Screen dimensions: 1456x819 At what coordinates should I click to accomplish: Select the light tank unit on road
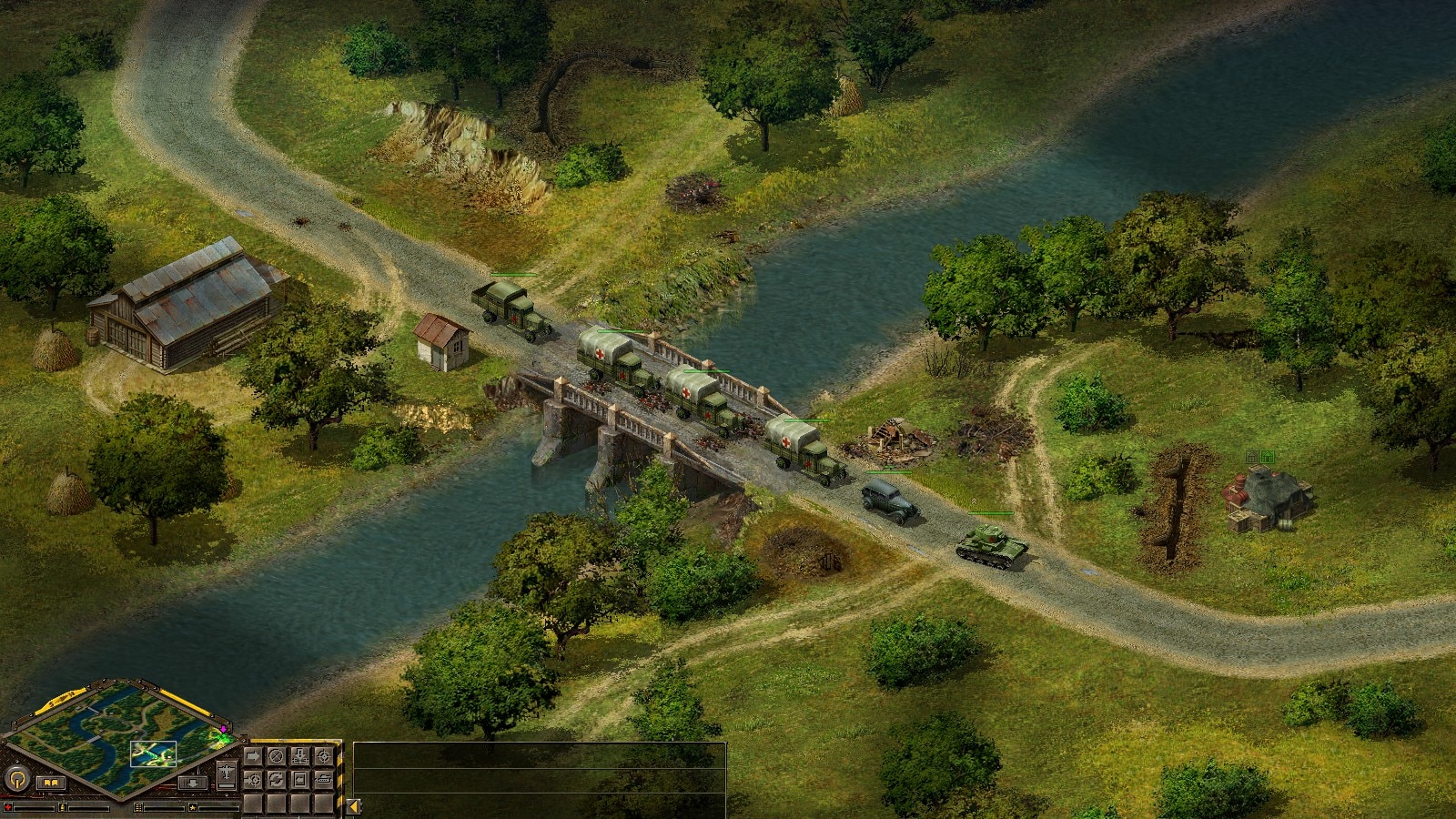point(991,545)
